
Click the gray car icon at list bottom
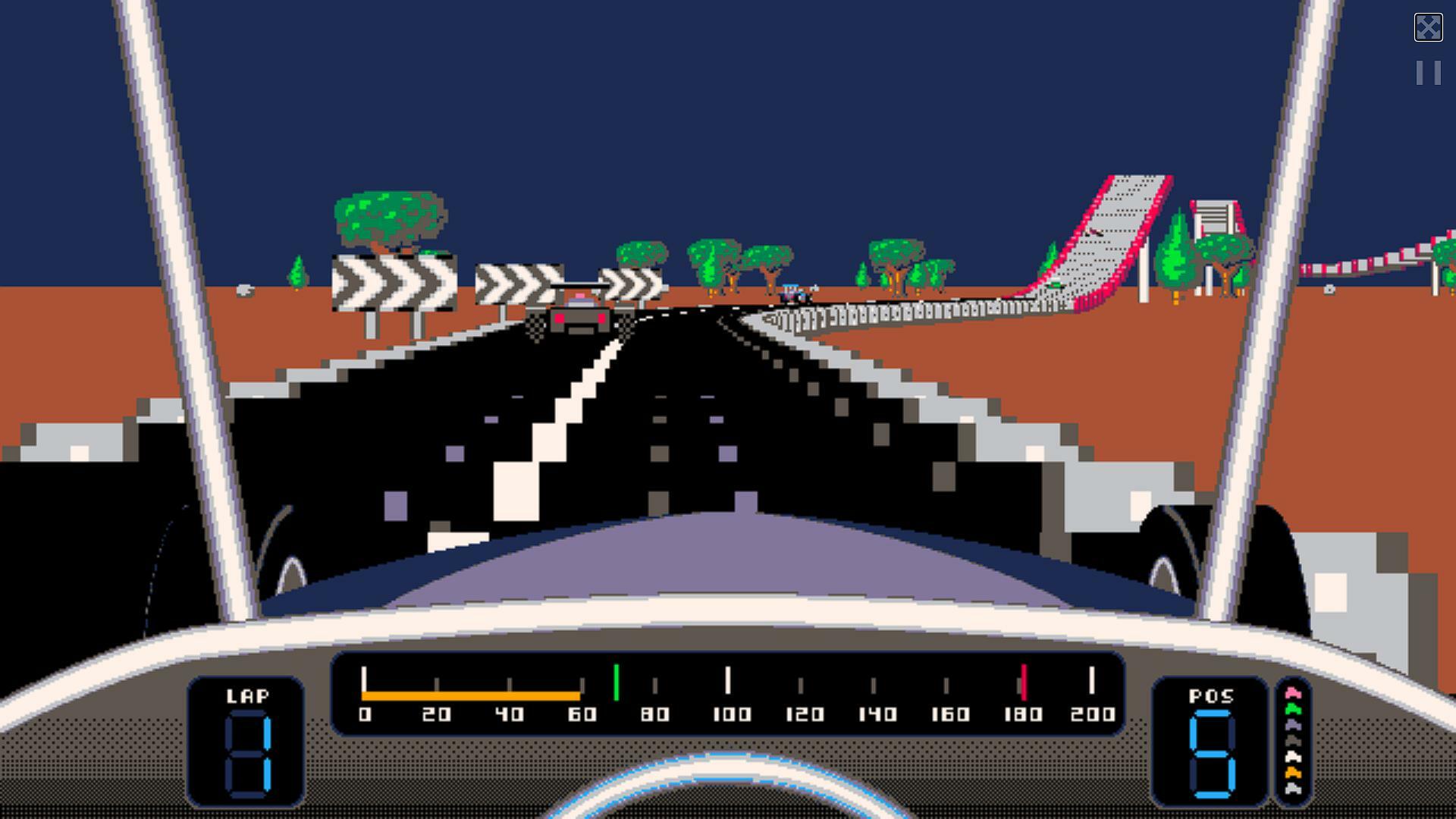[x=1292, y=789]
